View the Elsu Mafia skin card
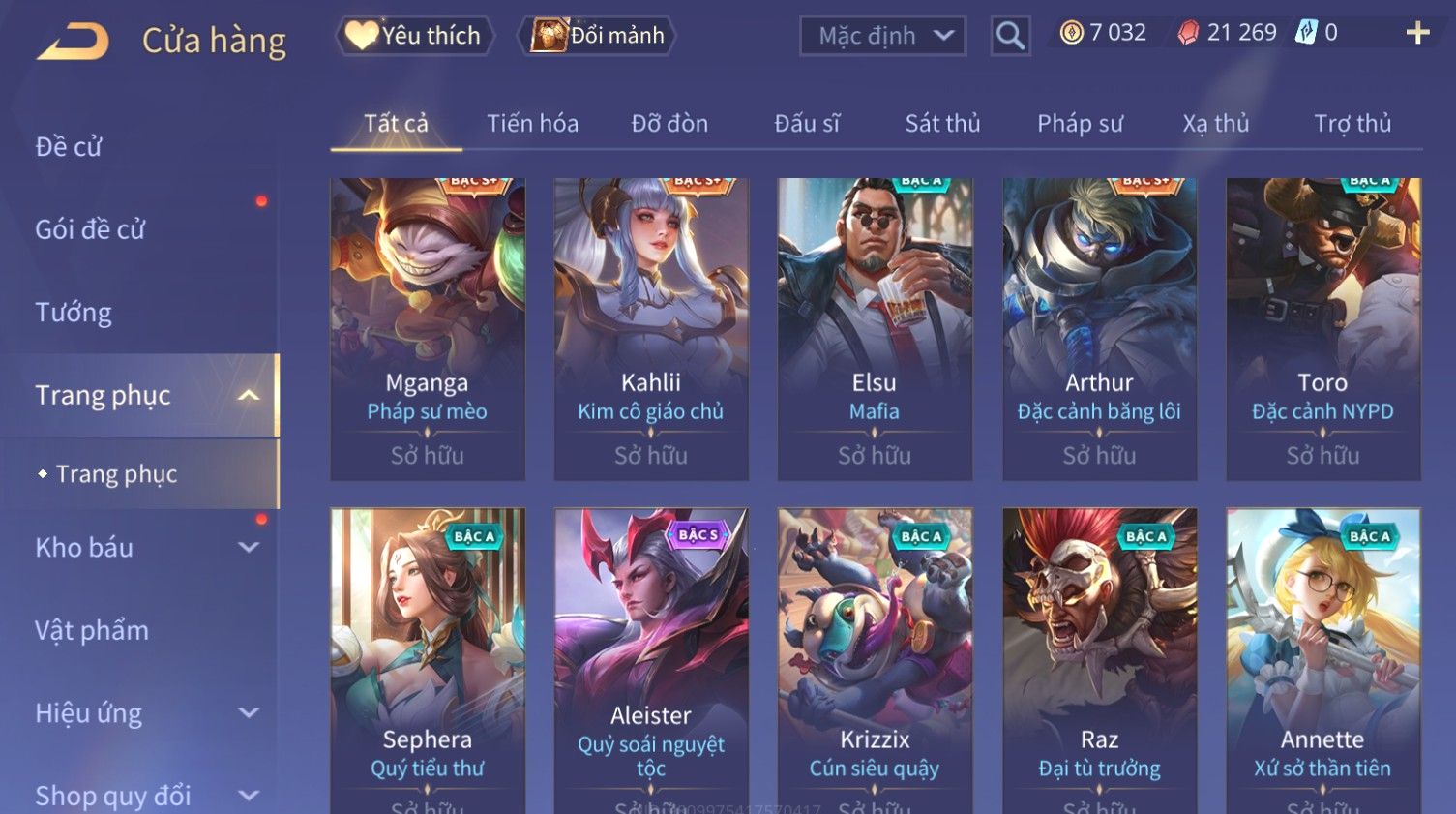Image resolution: width=1456 pixels, height=814 pixels. tap(875, 329)
